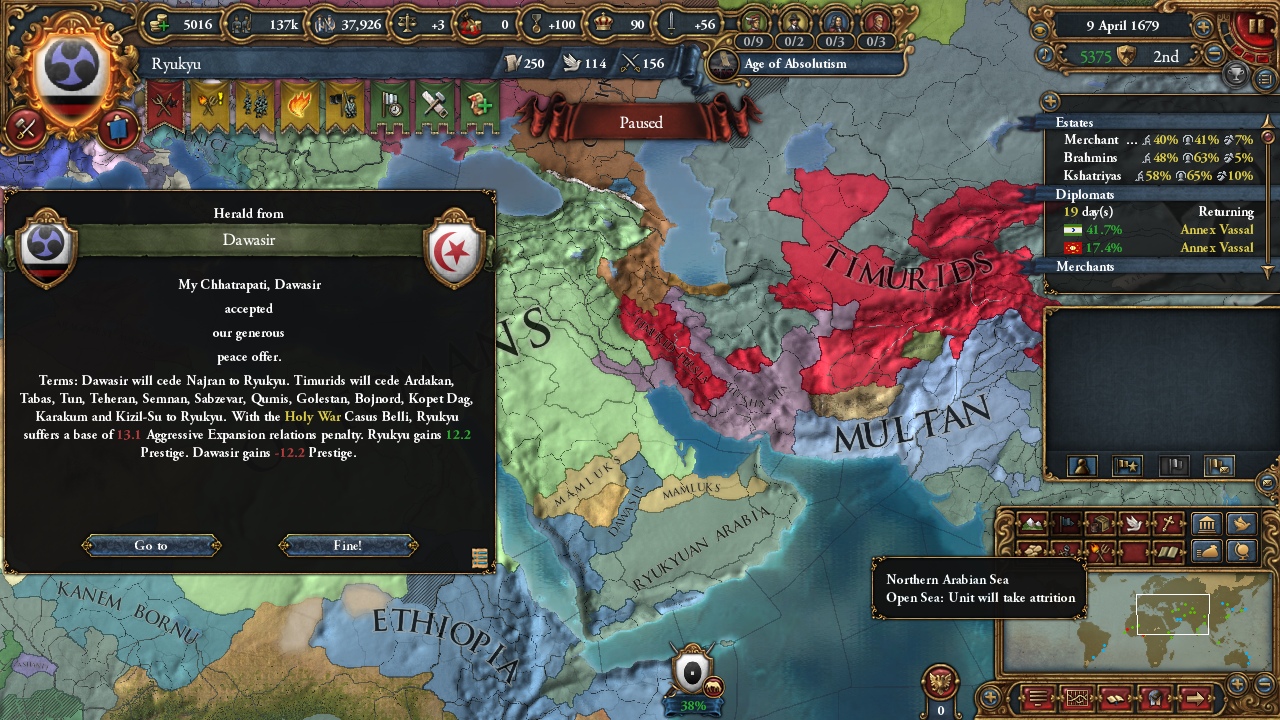Image resolution: width=1280 pixels, height=720 pixels.
Task: Switch to the terrain mapmode
Action: click(x=1031, y=523)
